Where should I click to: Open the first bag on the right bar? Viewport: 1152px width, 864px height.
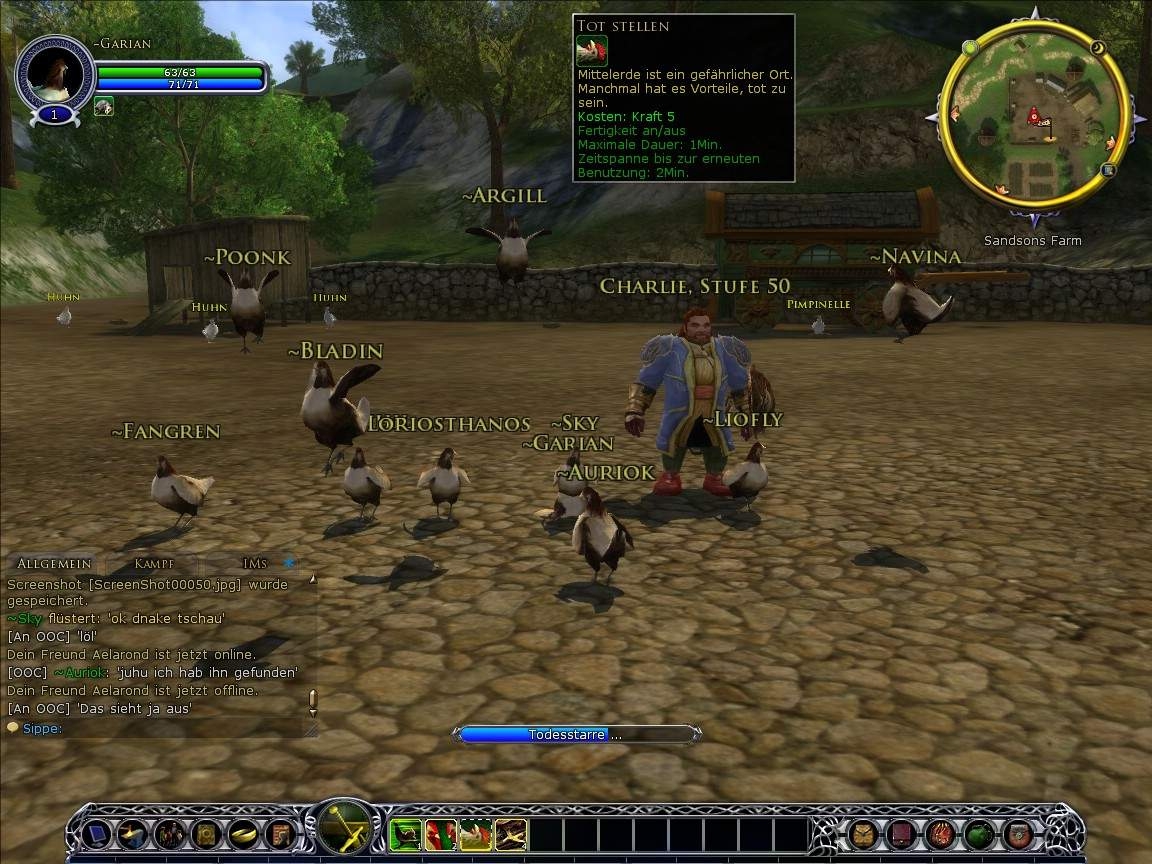coord(864,833)
